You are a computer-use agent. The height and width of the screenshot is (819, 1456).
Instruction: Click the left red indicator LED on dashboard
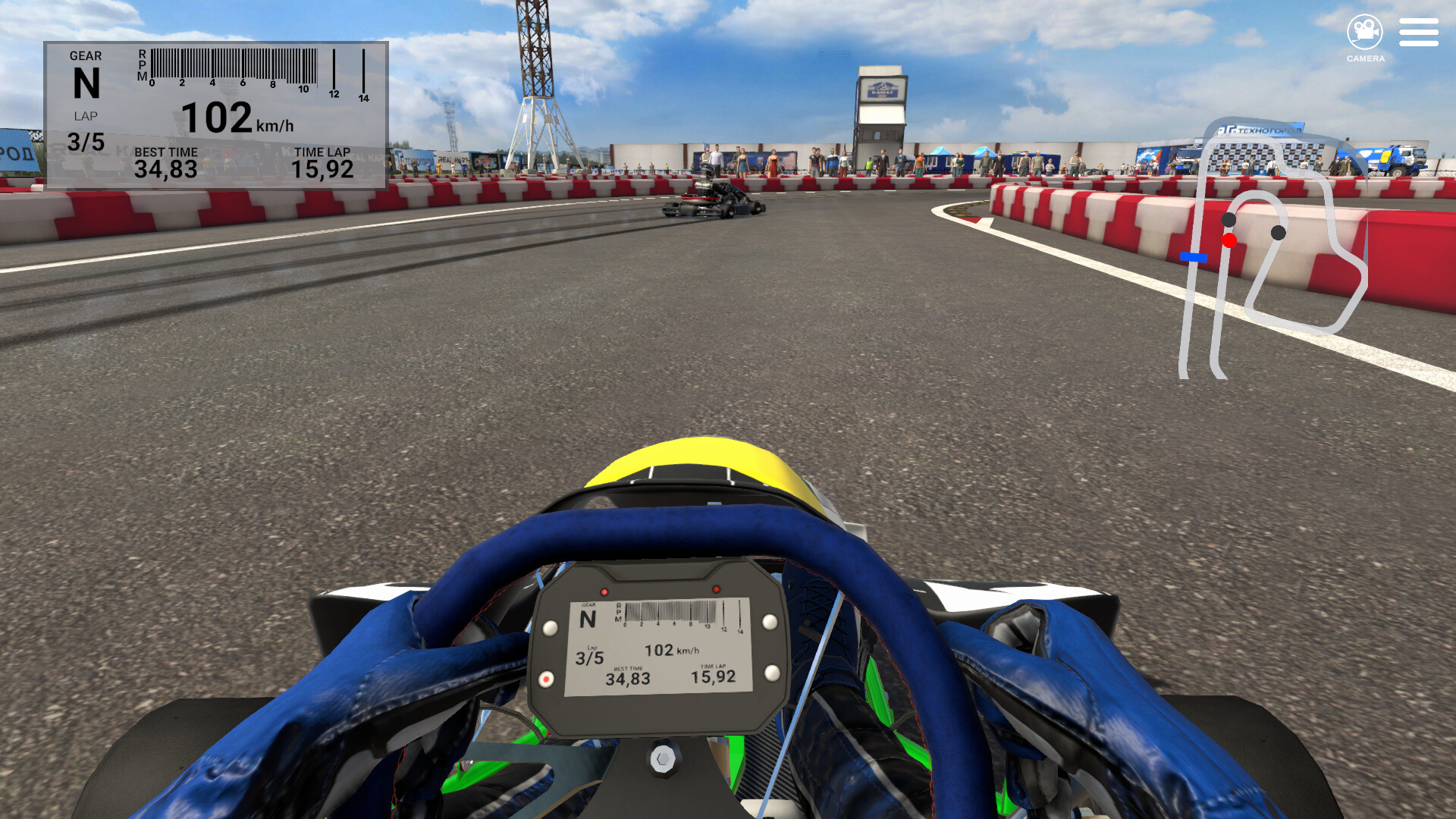click(604, 592)
